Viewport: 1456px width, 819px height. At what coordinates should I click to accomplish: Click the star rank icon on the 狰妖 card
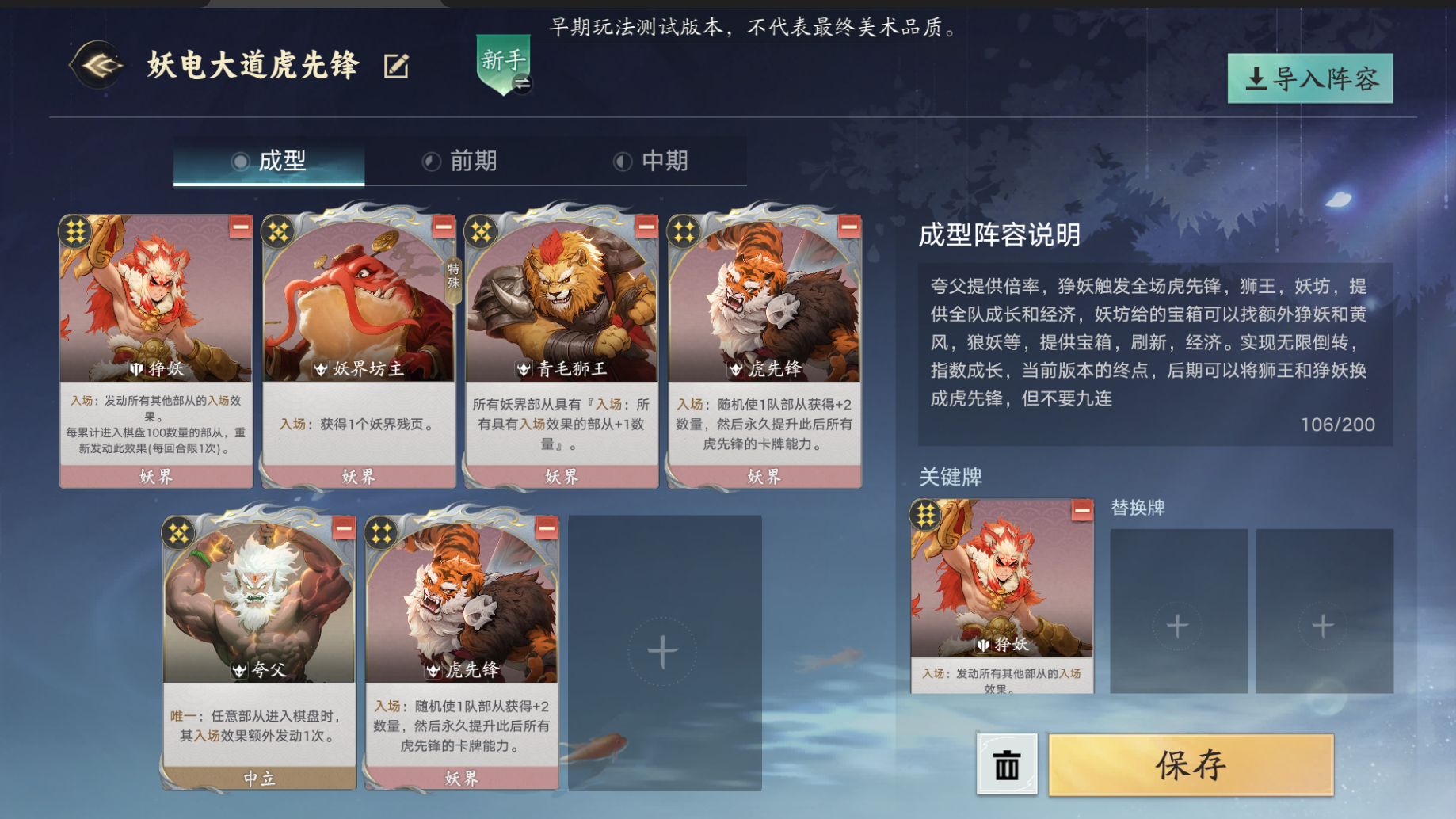pyautogui.click(x=77, y=232)
